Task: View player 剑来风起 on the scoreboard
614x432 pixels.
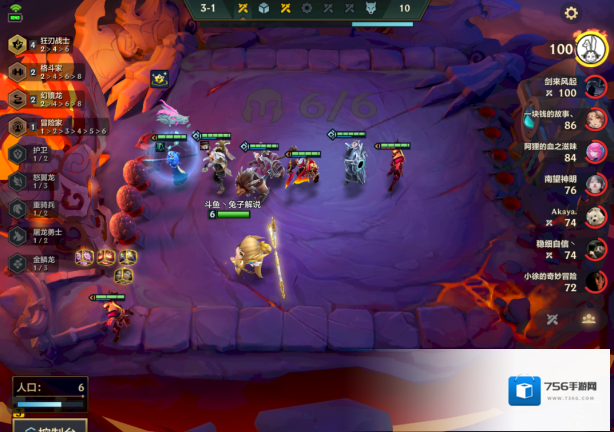Action: (597, 87)
